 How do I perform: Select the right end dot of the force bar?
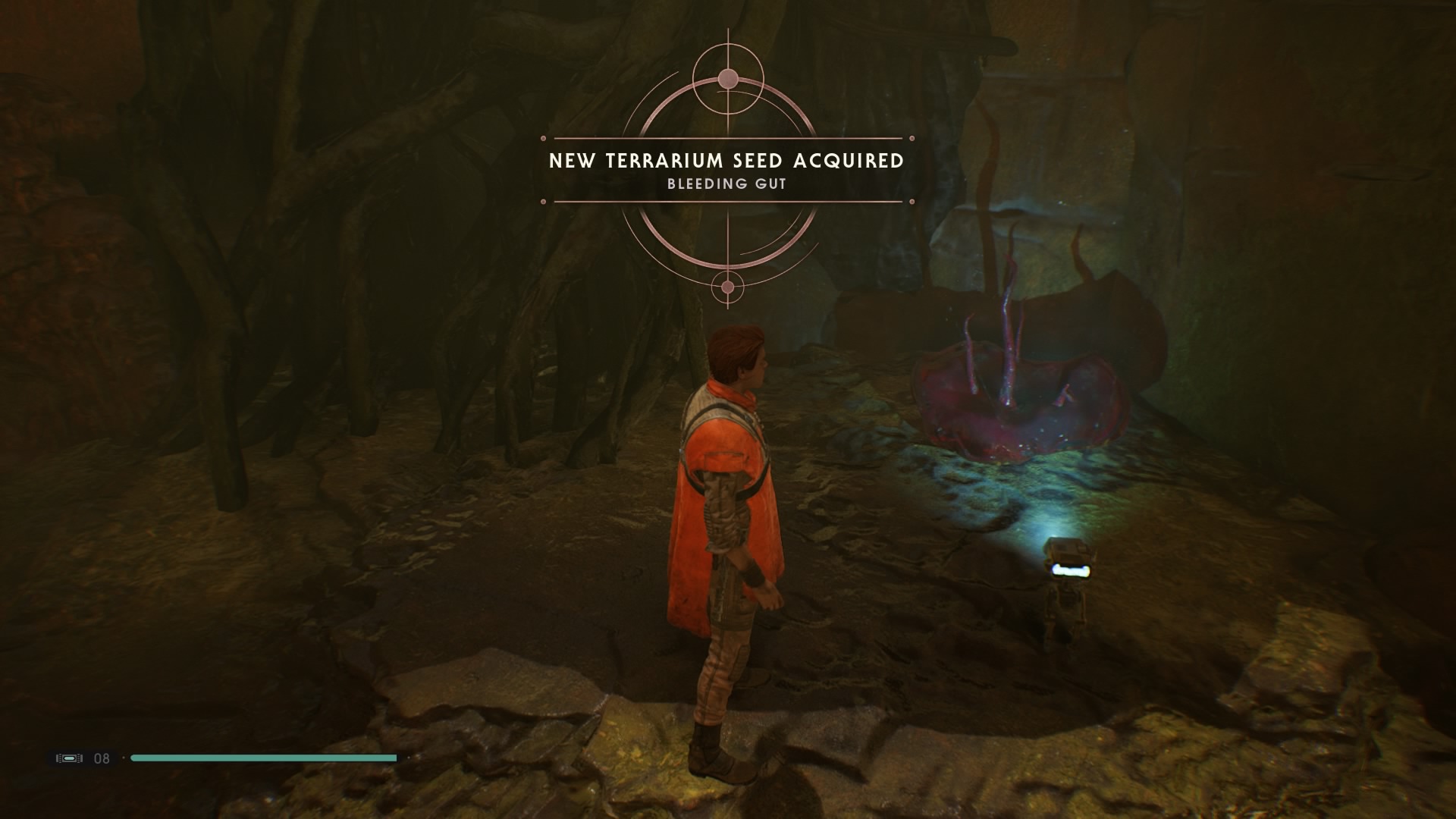tap(409, 758)
